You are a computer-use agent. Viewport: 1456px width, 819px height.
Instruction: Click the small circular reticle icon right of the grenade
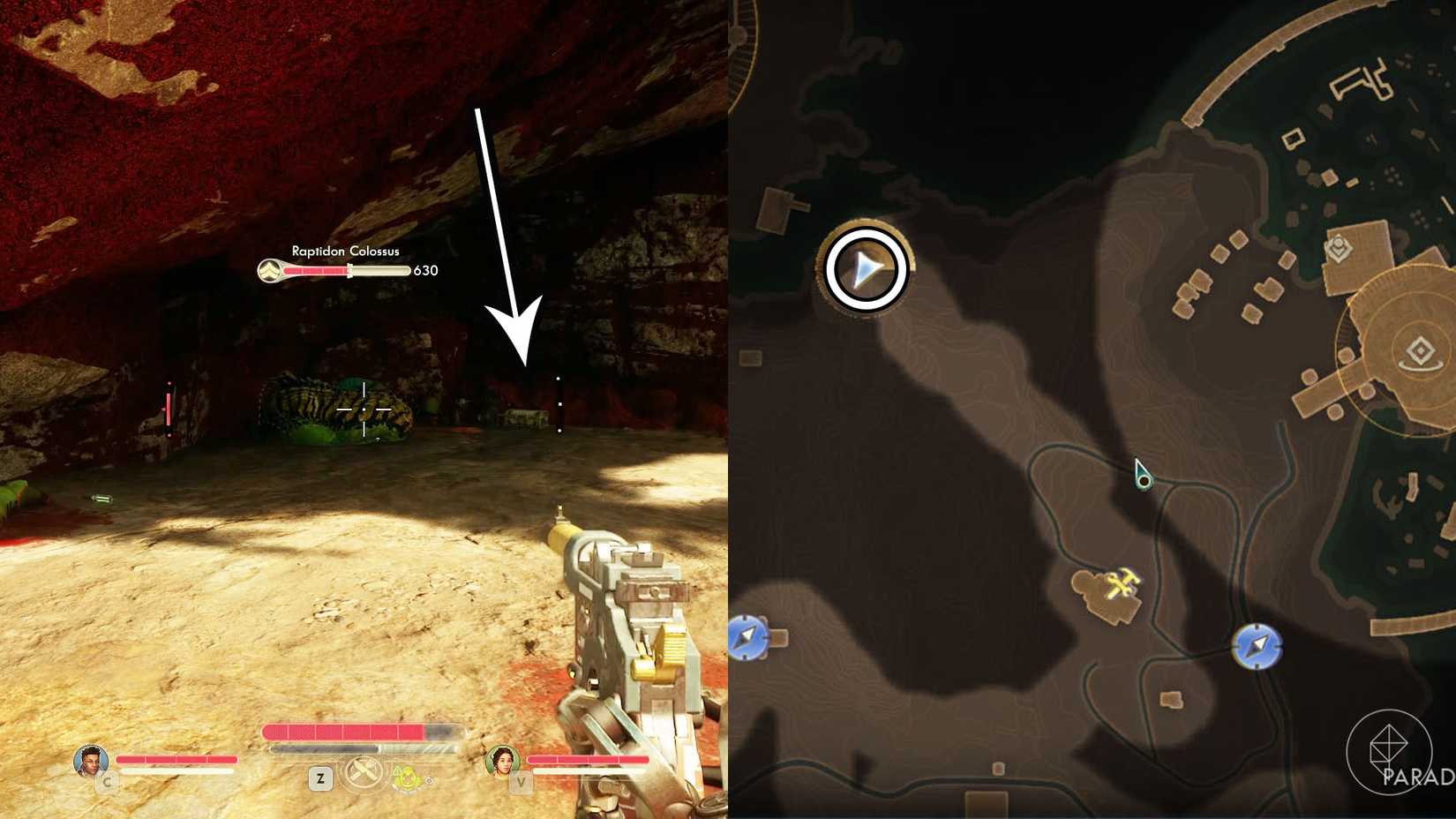(x=431, y=780)
